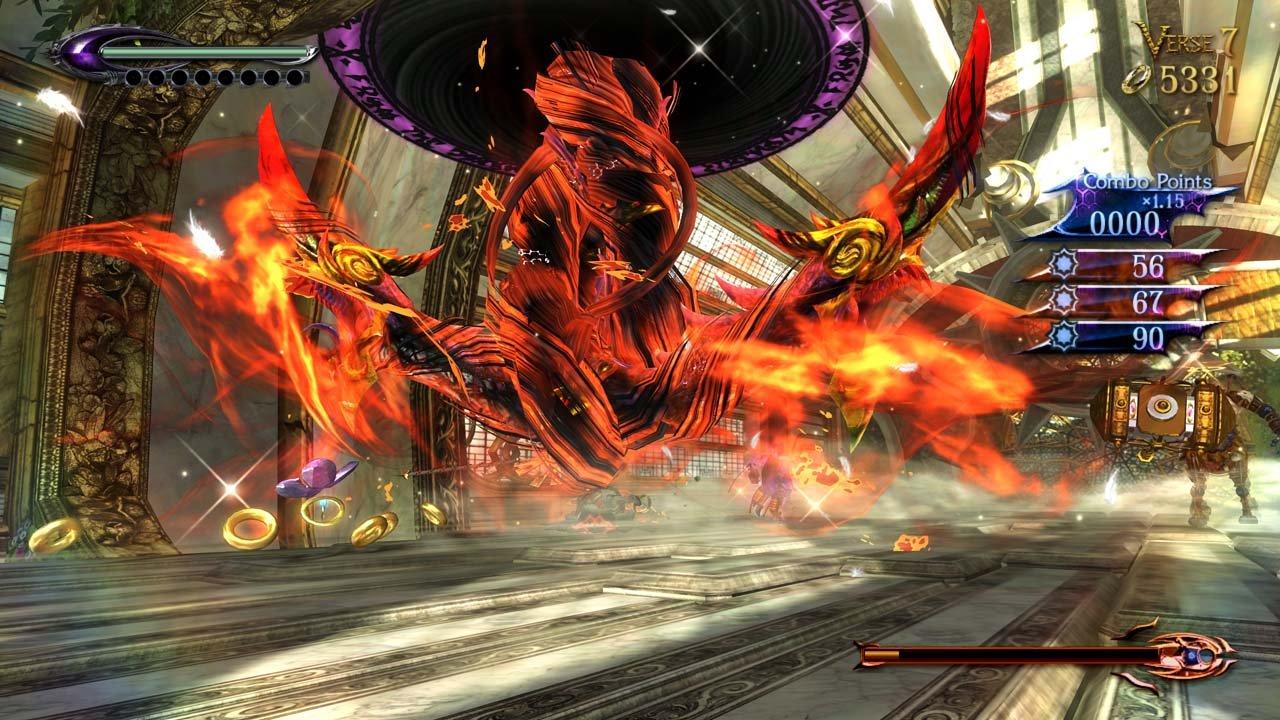Expand the Combo Points panel

tap(1150, 182)
